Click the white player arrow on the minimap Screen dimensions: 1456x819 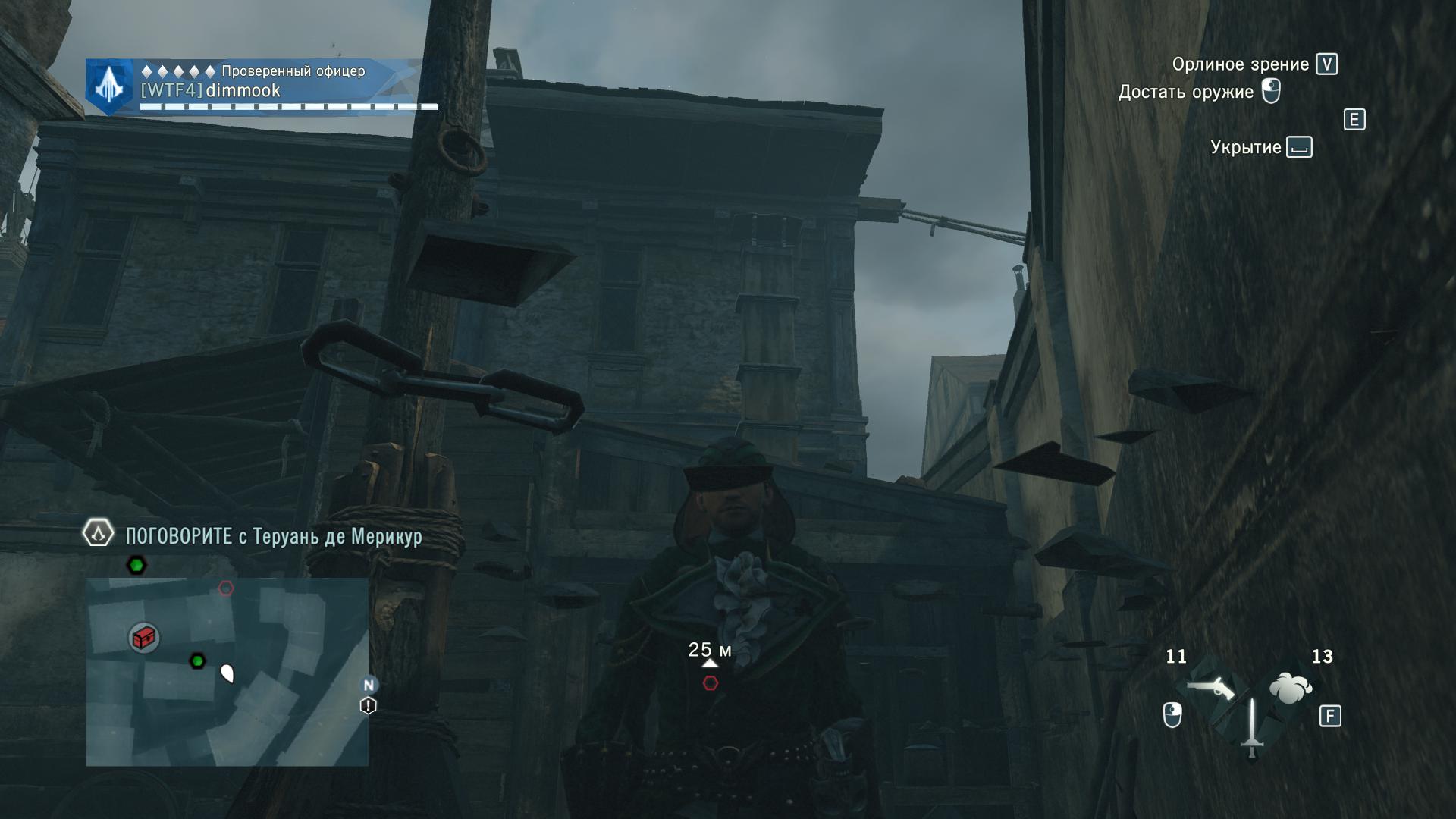point(227,673)
